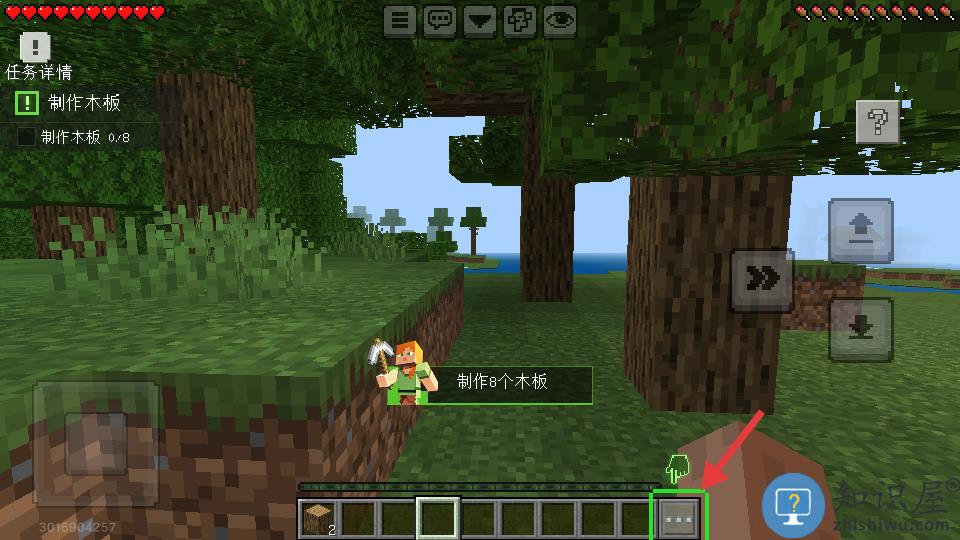Open the inventory via three-dots hotbar button
Image resolution: width=960 pixels, height=540 pixels.
pos(679,519)
